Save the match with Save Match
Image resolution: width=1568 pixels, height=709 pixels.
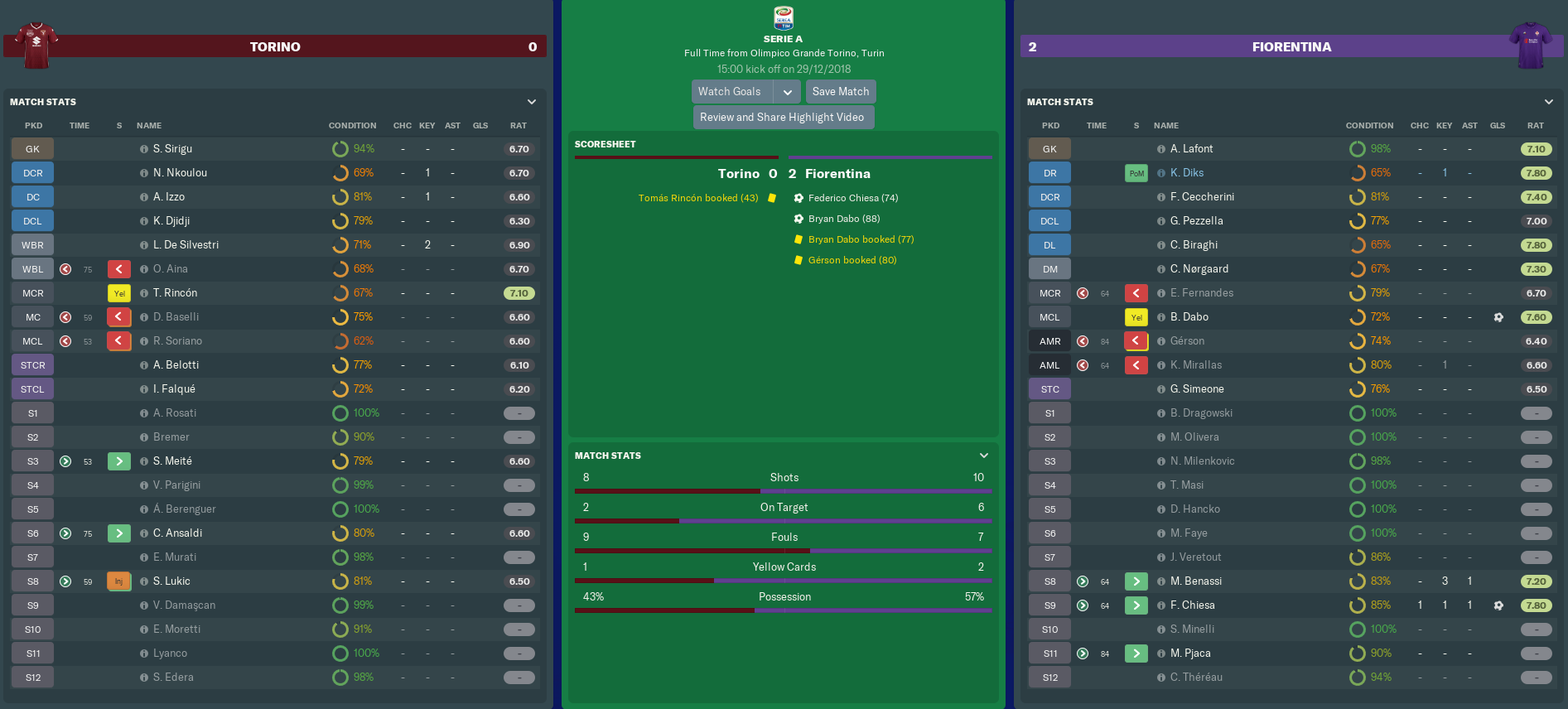[x=840, y=92]
